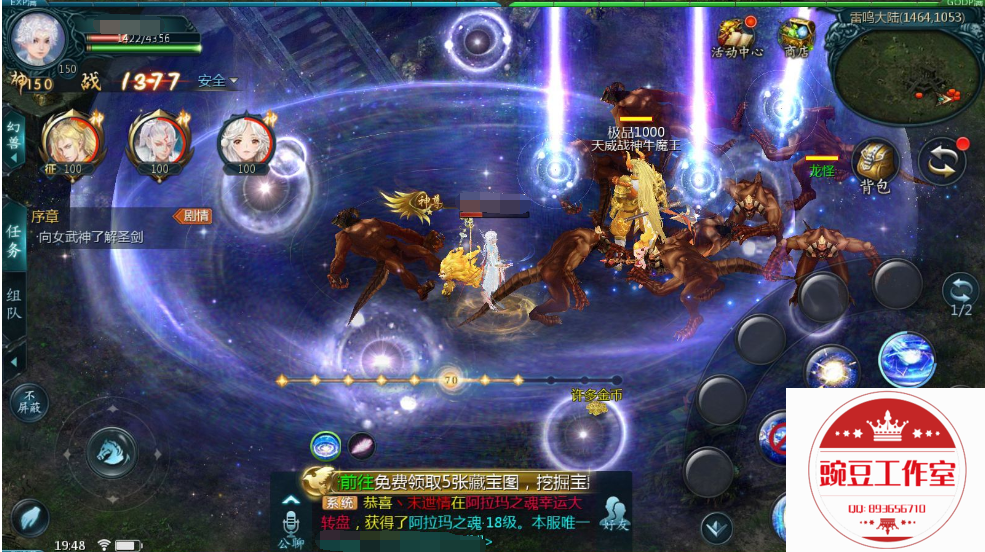
Task: Tap the horse mount button
Action: [x=111, y=450]
